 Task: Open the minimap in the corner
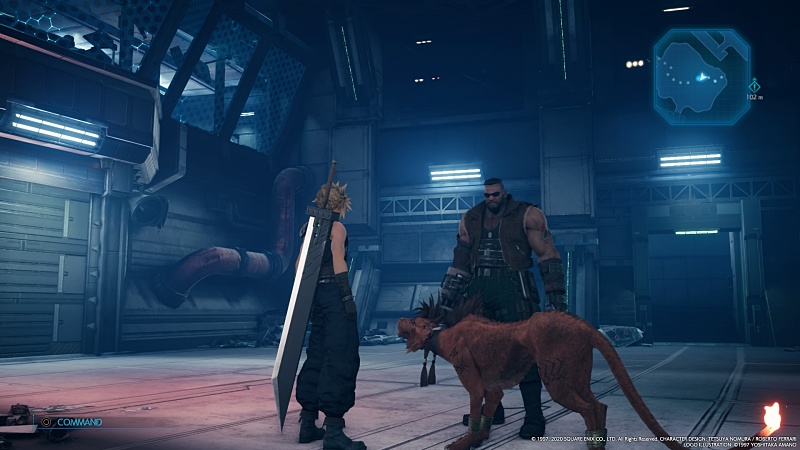[x=702, y=77]
